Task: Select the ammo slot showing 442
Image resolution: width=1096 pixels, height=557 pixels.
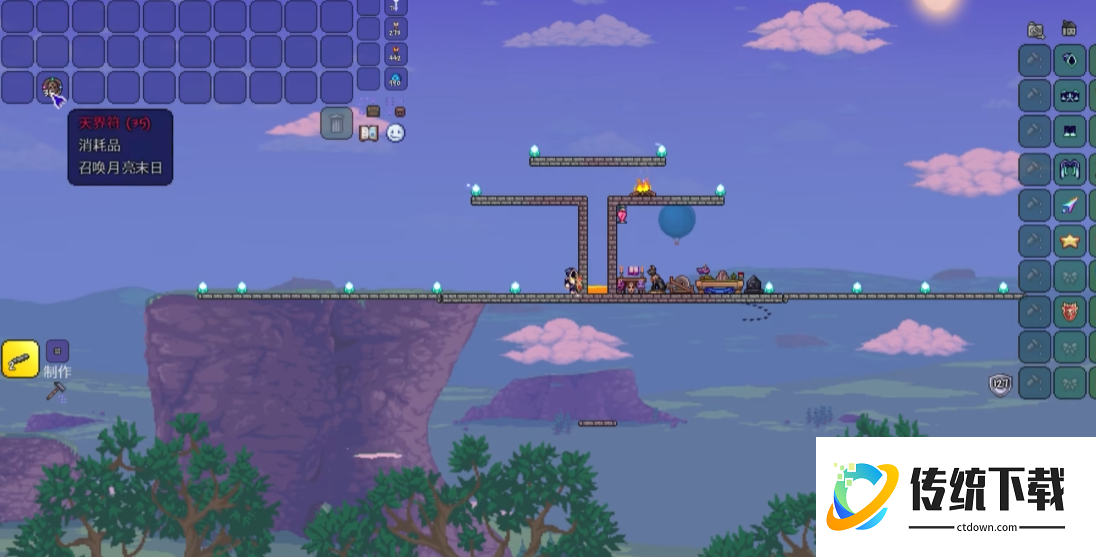Action: pos(396,54)
